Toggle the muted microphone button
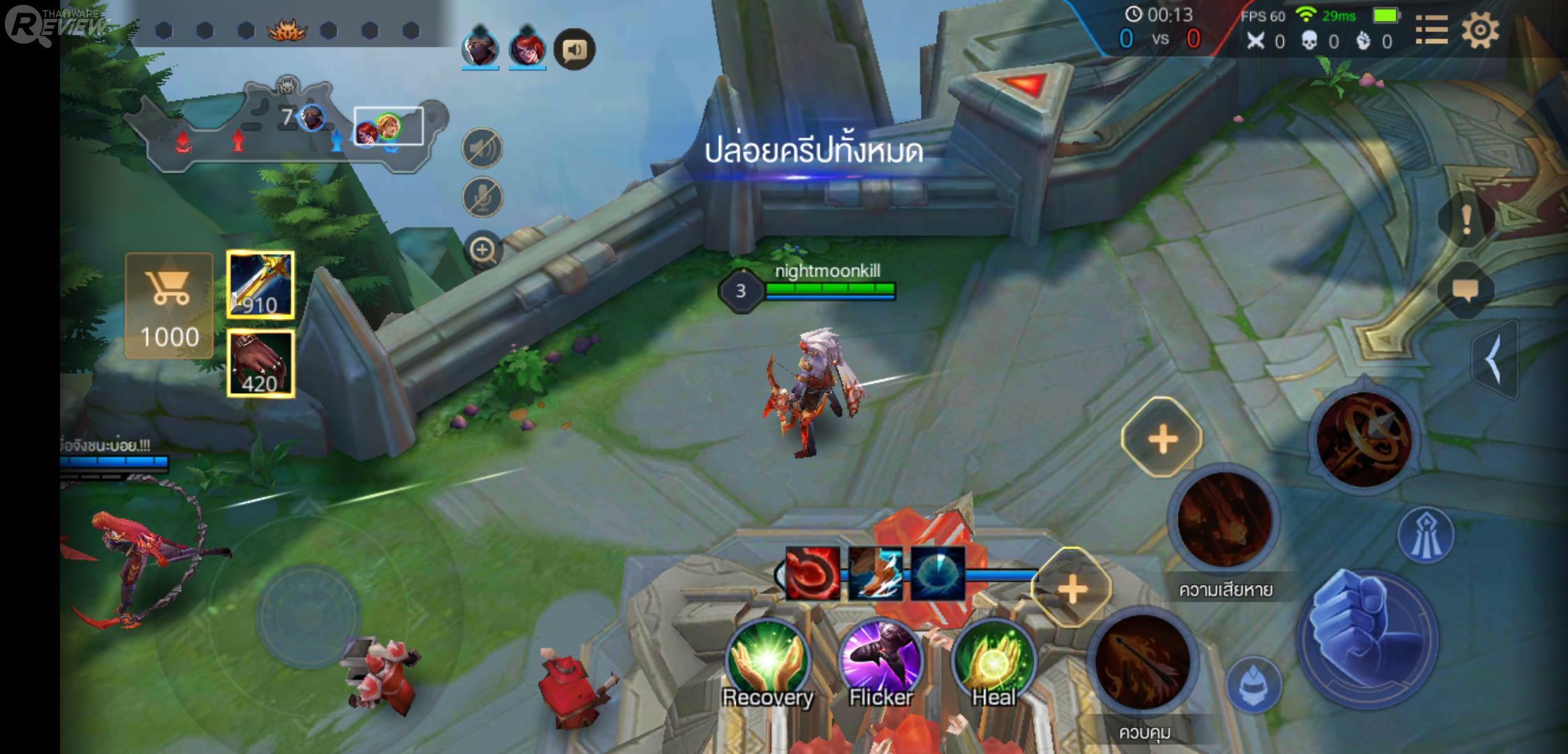Viewport: 1568px width, 754px height. (x=482, y=198)
